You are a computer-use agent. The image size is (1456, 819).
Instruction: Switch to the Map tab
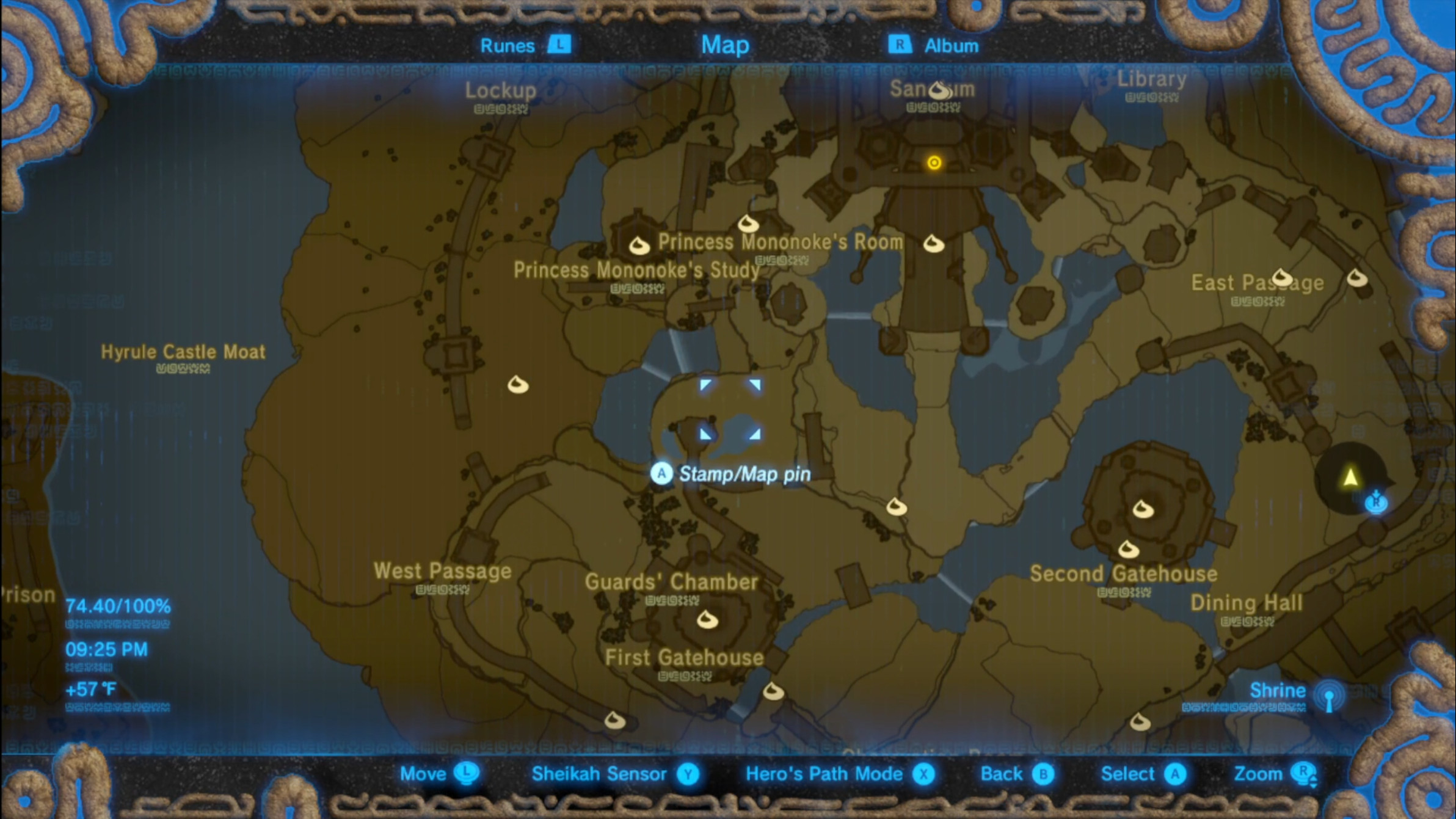click(x=726, y=44)
